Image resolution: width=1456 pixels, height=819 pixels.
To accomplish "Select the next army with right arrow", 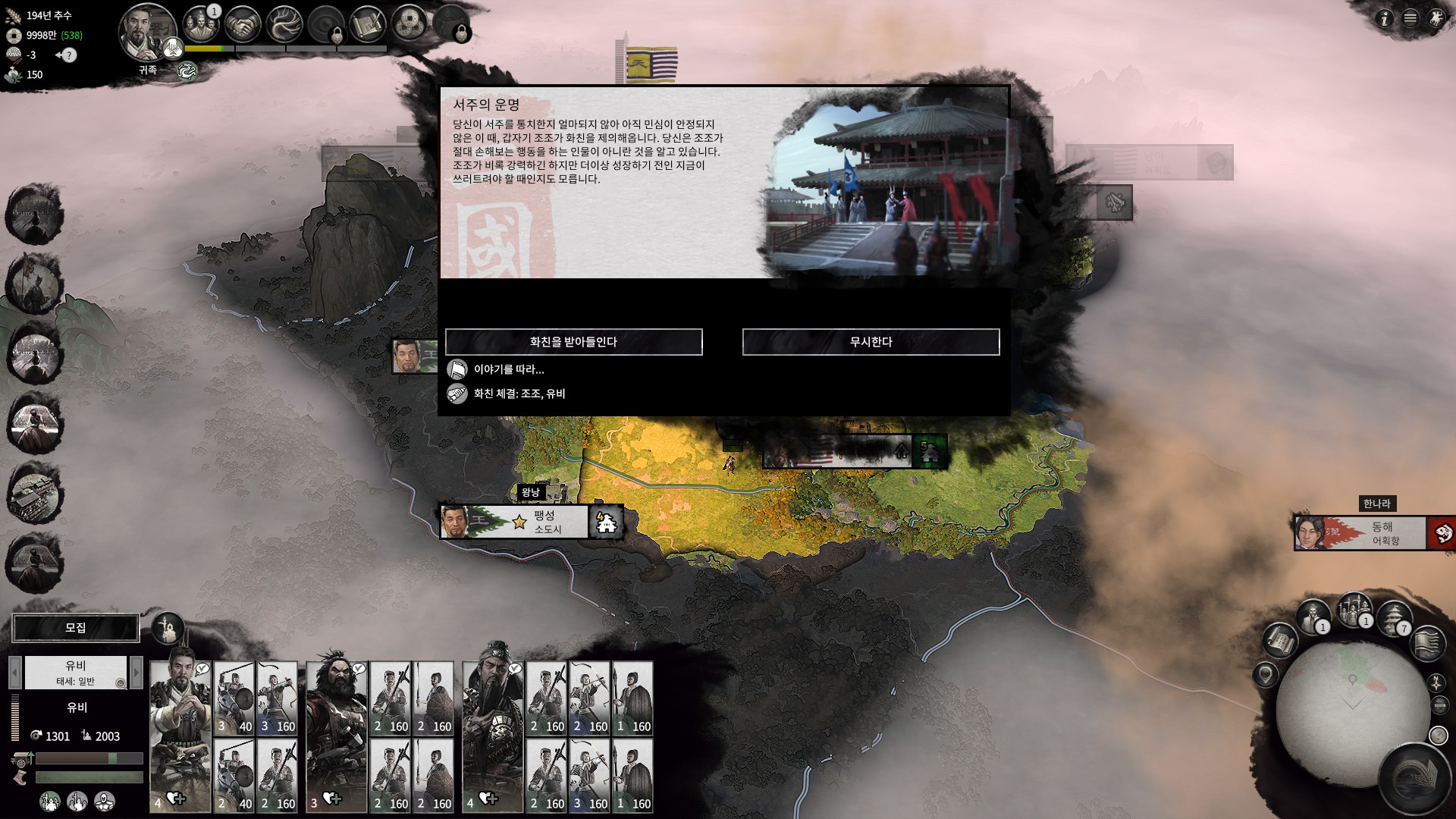I will (136, 672).
